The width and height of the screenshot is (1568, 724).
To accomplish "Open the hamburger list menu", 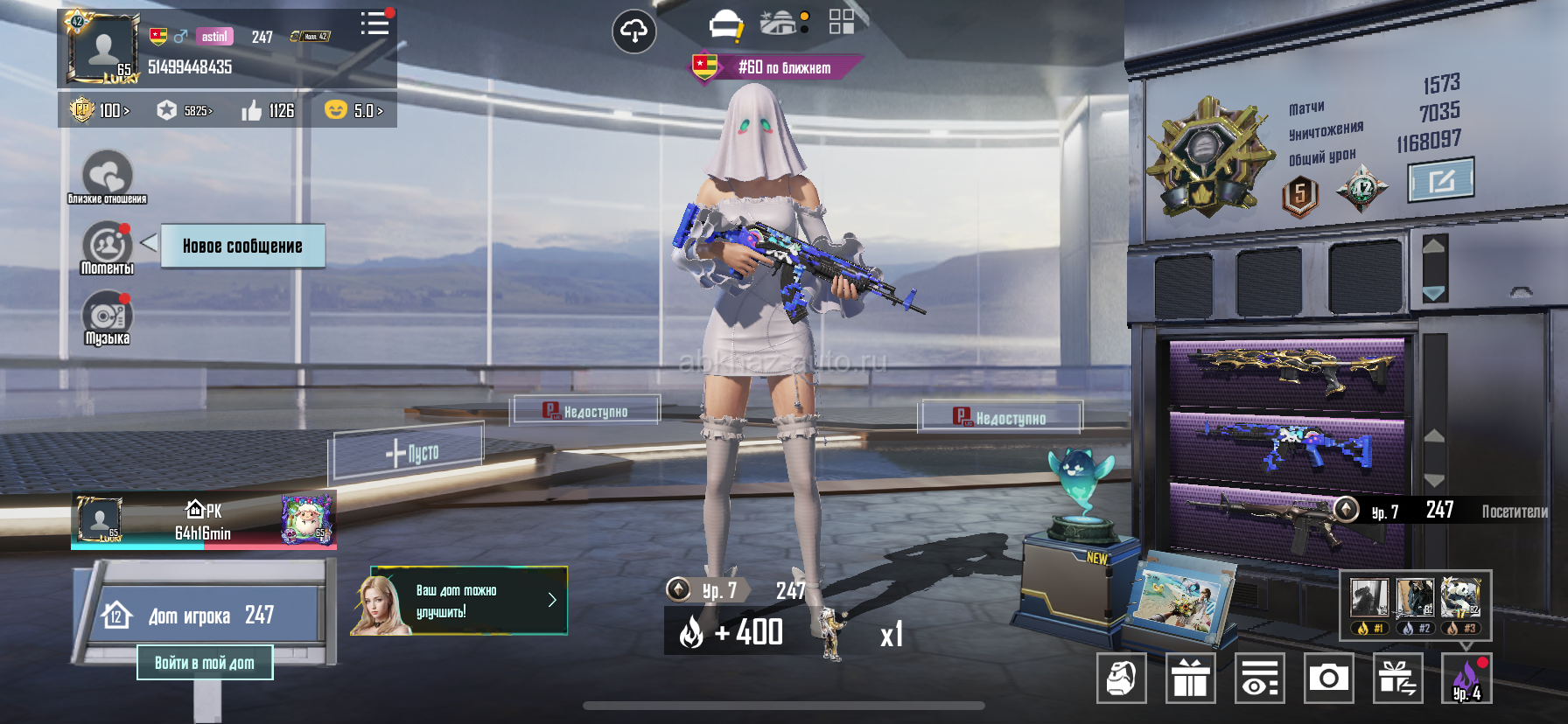I will coord(374,24).
